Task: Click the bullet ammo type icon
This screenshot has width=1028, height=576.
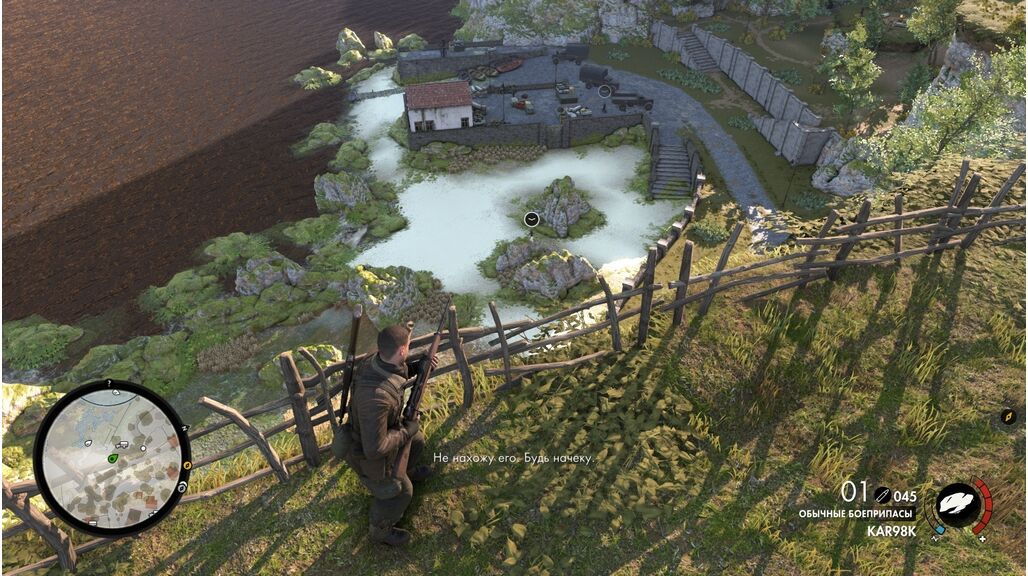Action: point(882,493)
